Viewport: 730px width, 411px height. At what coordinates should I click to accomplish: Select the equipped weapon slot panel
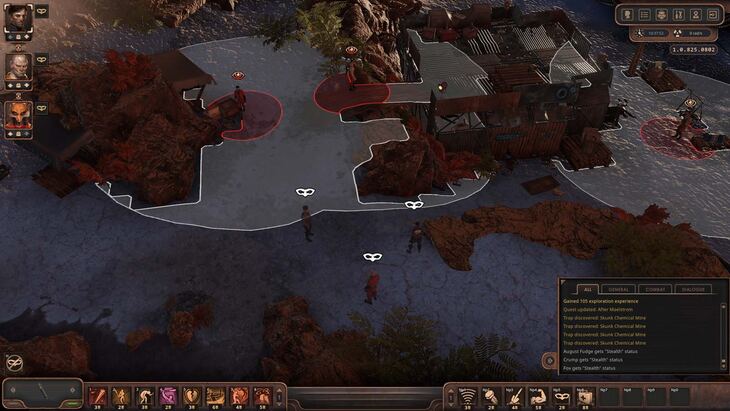[x=42, y=391]
